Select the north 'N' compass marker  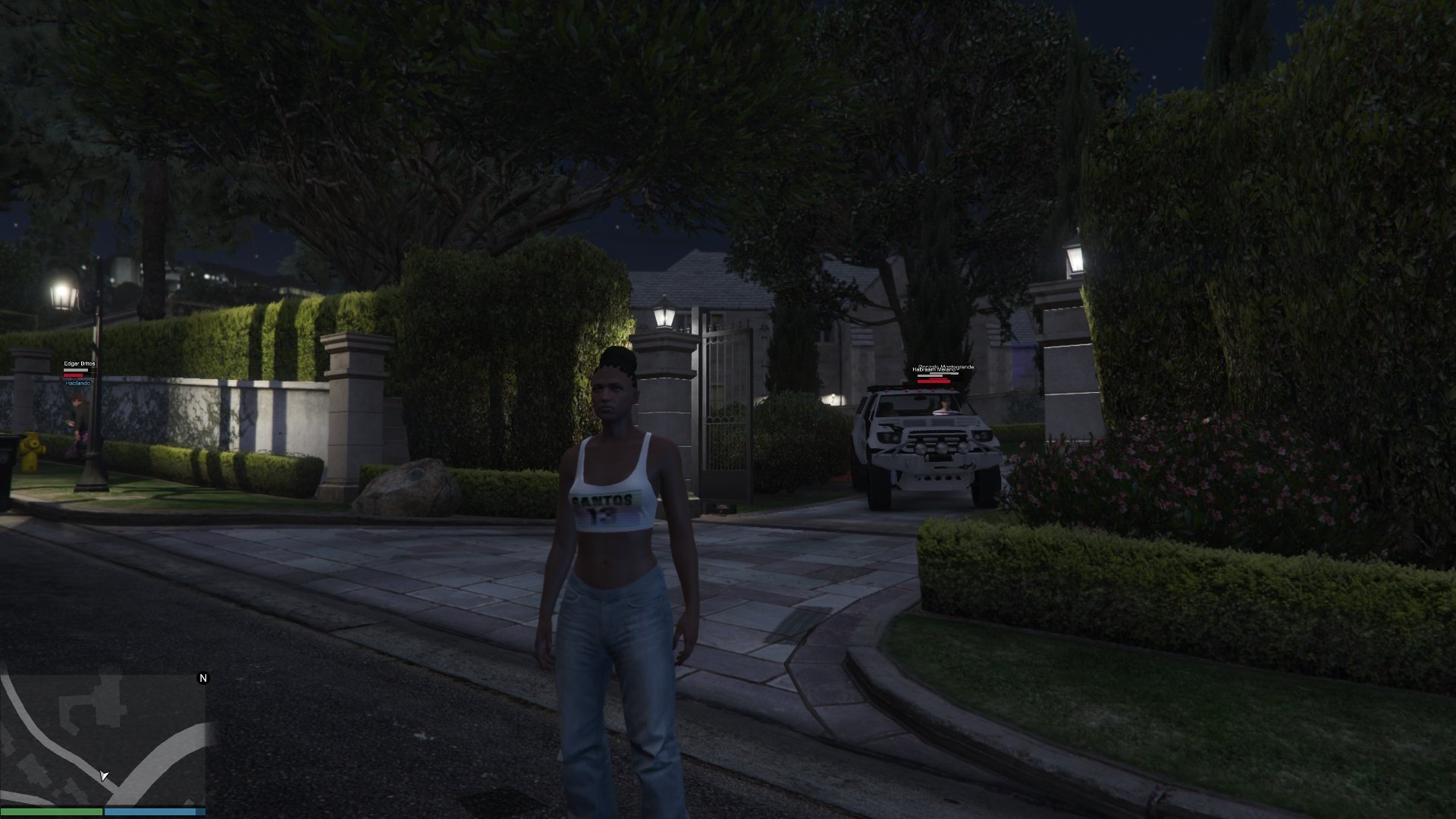[x=202, y=678]
